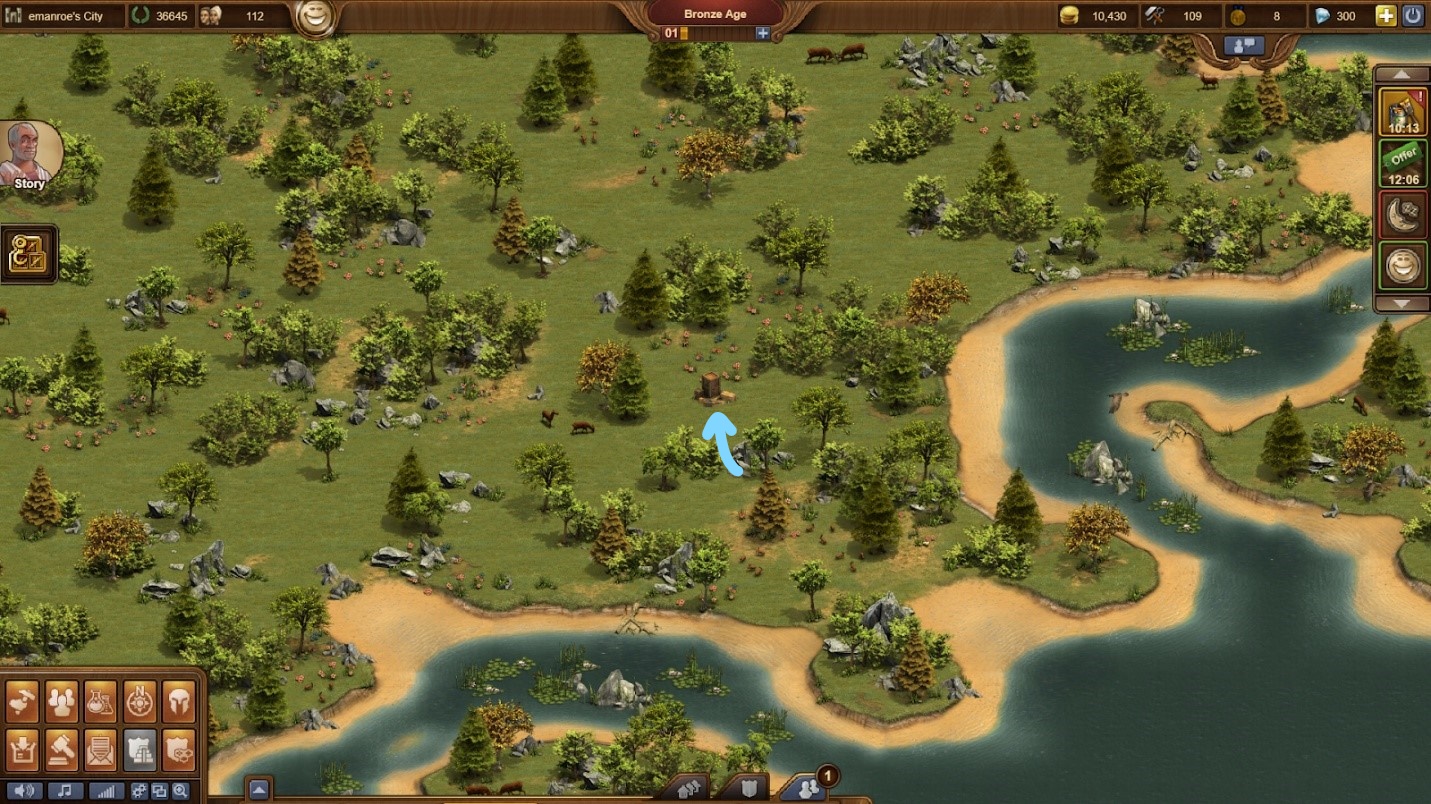
Task: Buy Forge Points with the blue plus
Action: [763, 33]
